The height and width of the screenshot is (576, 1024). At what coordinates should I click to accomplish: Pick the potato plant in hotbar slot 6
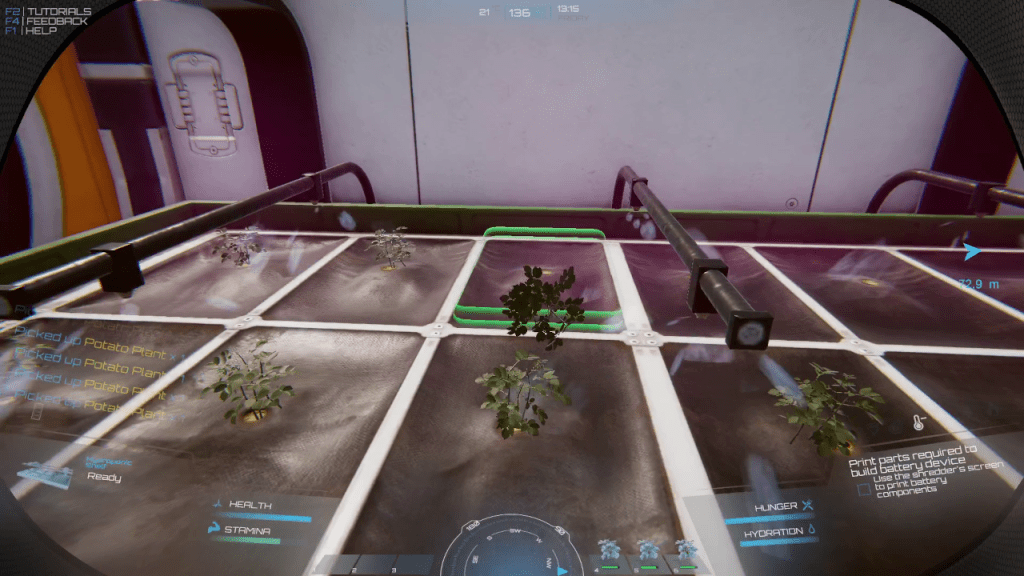point(685,550)
